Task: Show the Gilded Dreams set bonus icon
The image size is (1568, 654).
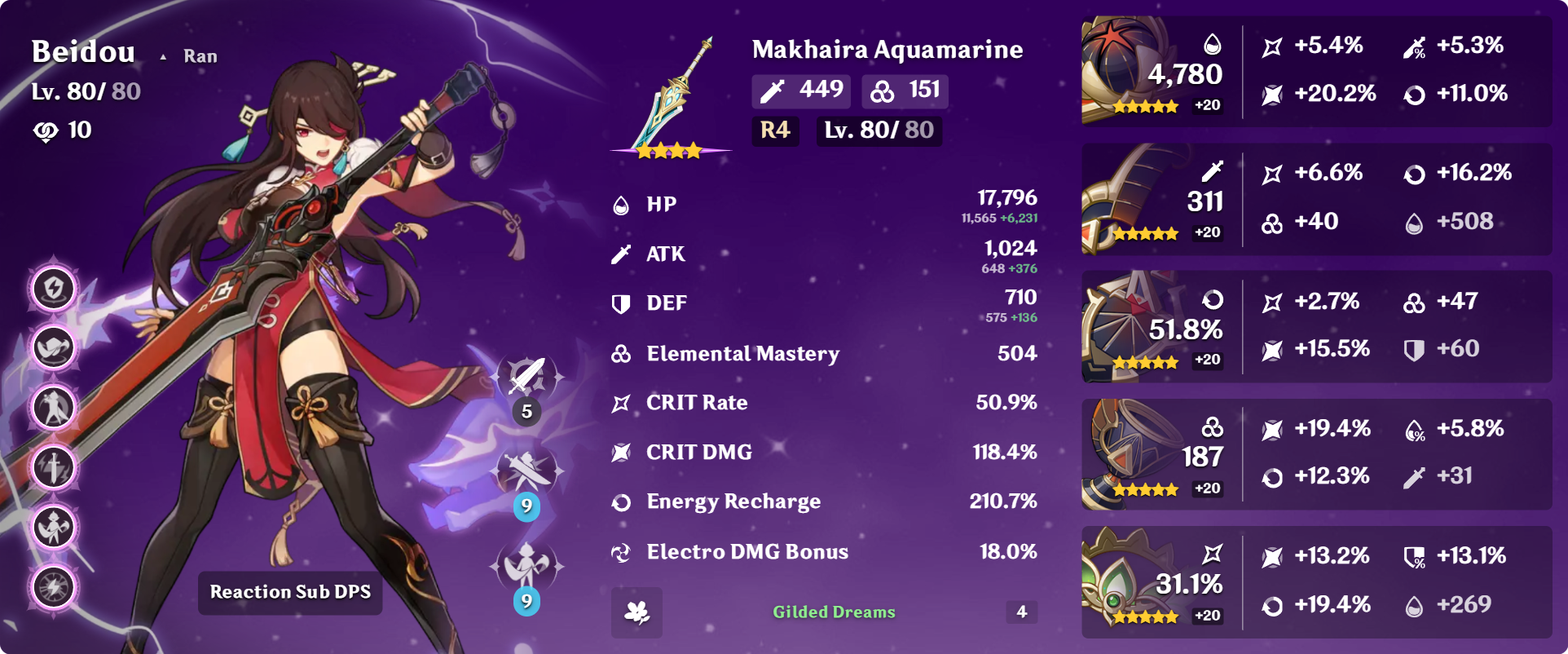Action: [x=636, y=612]
